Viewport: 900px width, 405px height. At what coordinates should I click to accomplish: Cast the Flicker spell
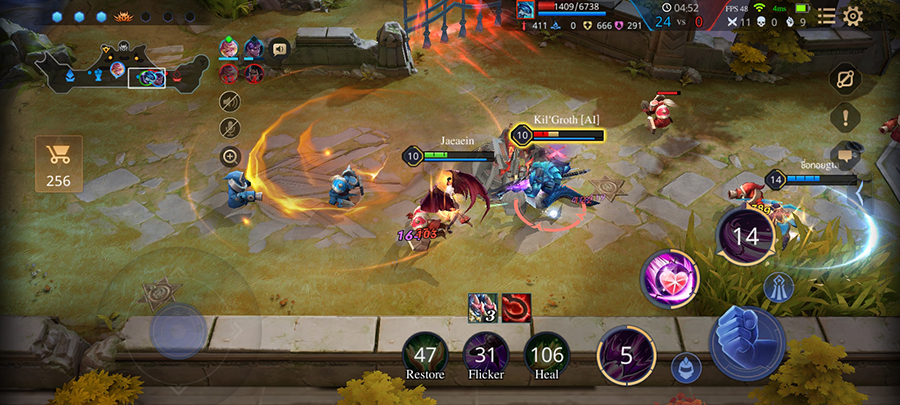486,355
